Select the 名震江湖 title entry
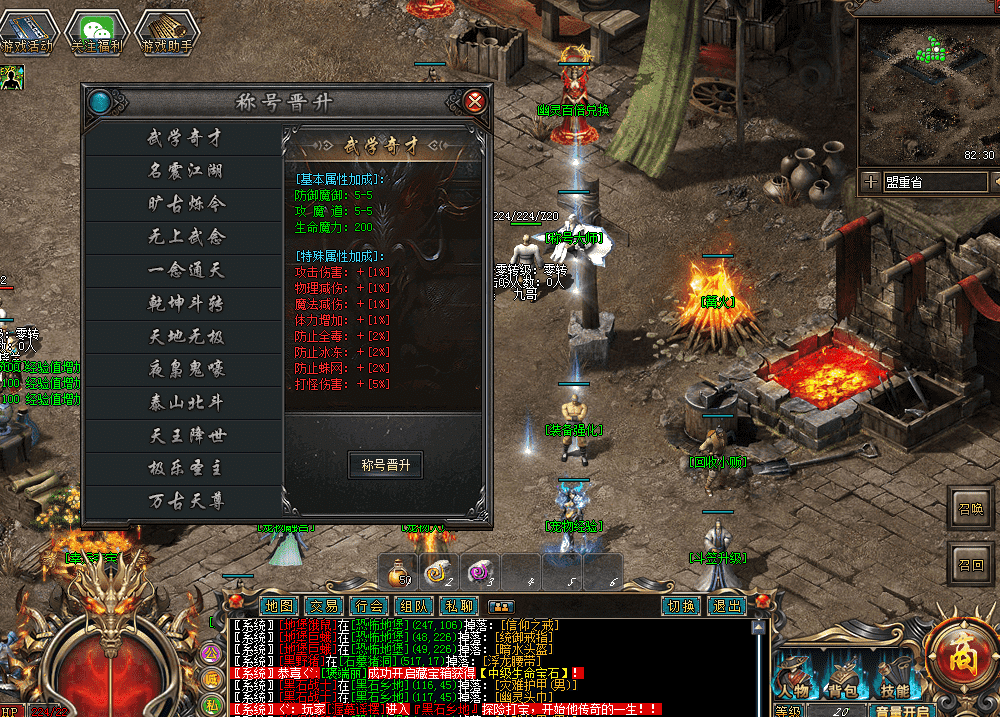This screenshot has height=717, width=1000. [x=186, y=171]
